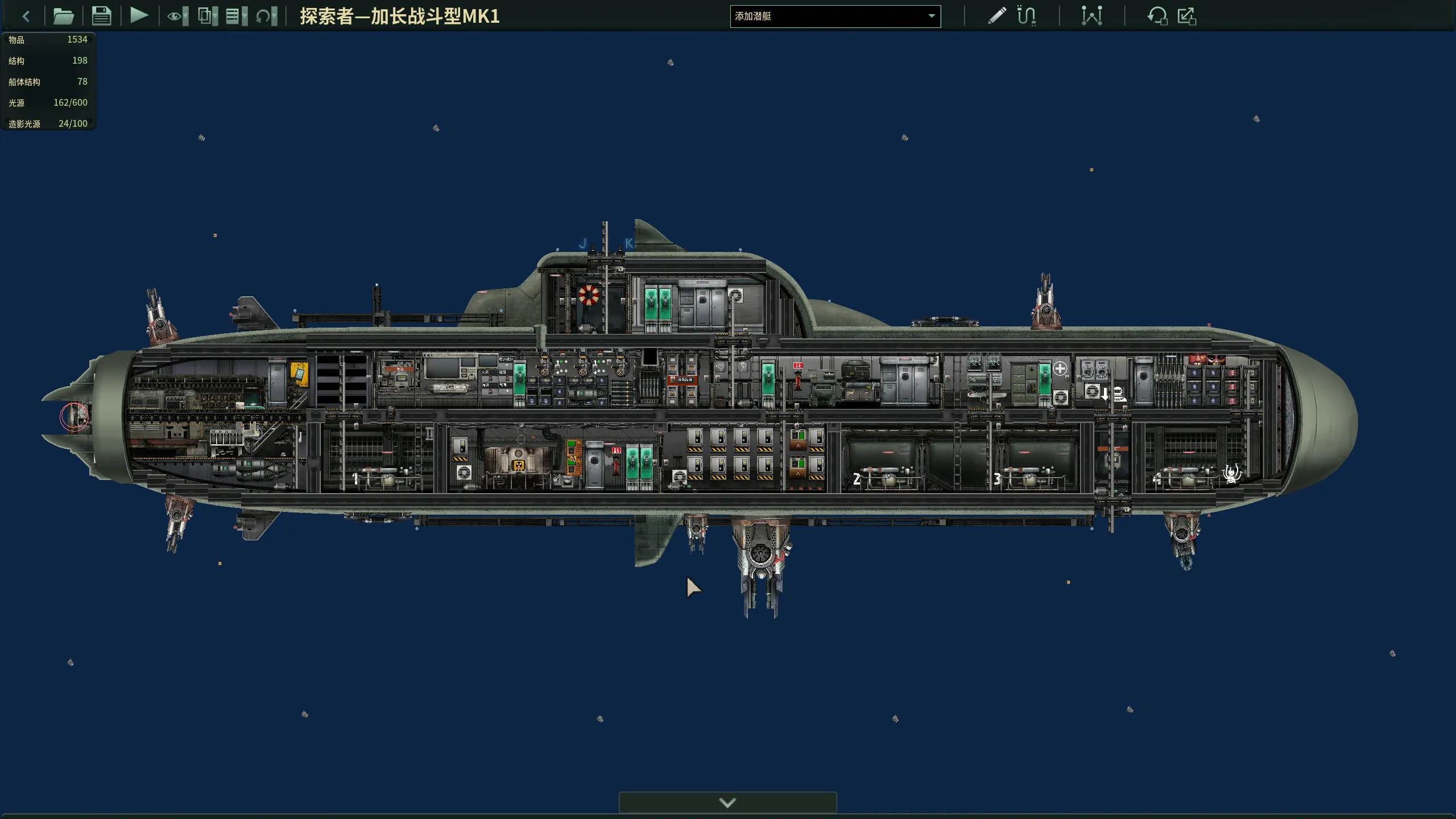Click the rotate object icon

point(1157,16)
